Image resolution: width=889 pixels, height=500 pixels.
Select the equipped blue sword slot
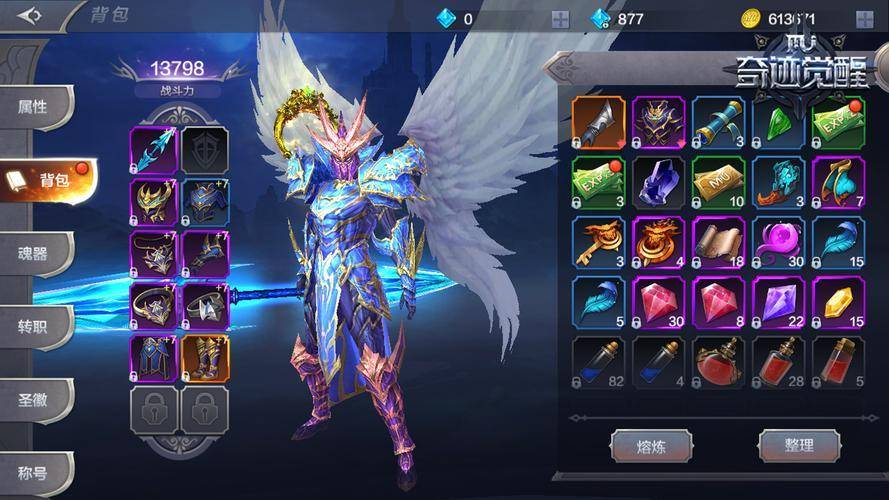pos(153,150)
